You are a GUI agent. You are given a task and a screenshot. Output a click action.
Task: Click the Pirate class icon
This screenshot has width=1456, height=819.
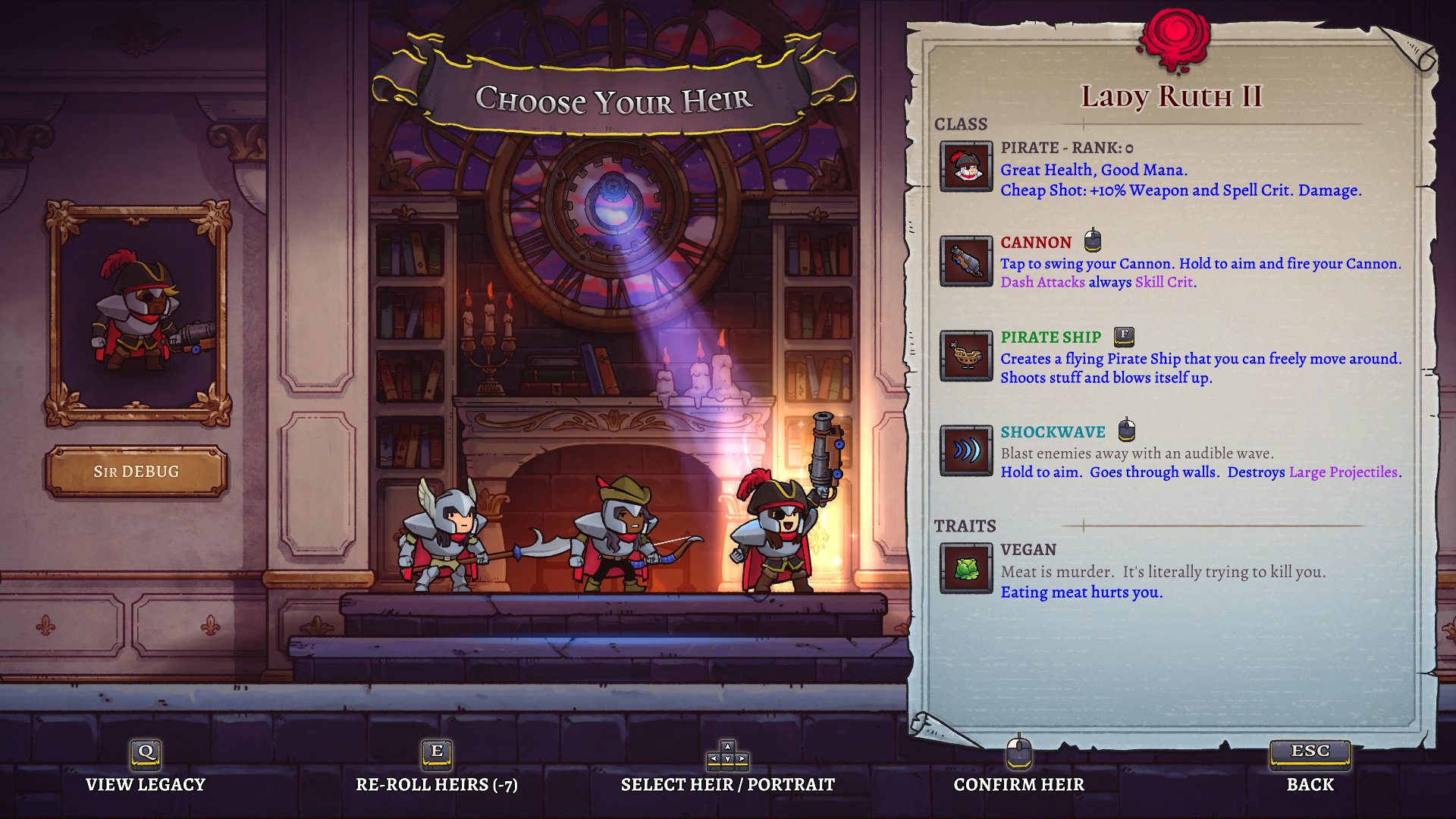click(966, 166)
